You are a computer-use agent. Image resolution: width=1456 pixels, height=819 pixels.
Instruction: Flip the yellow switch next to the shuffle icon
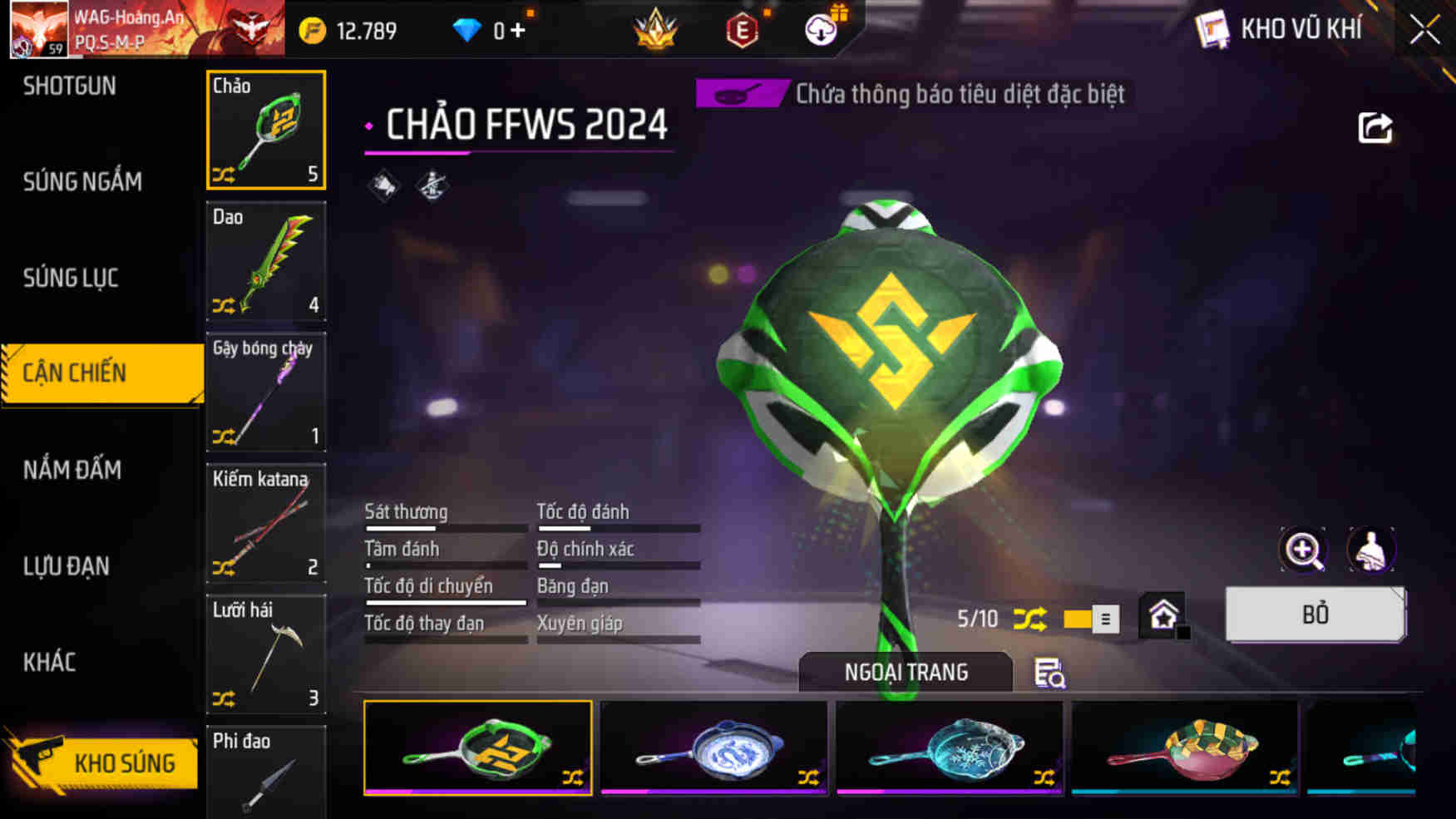click(1079, 618)
